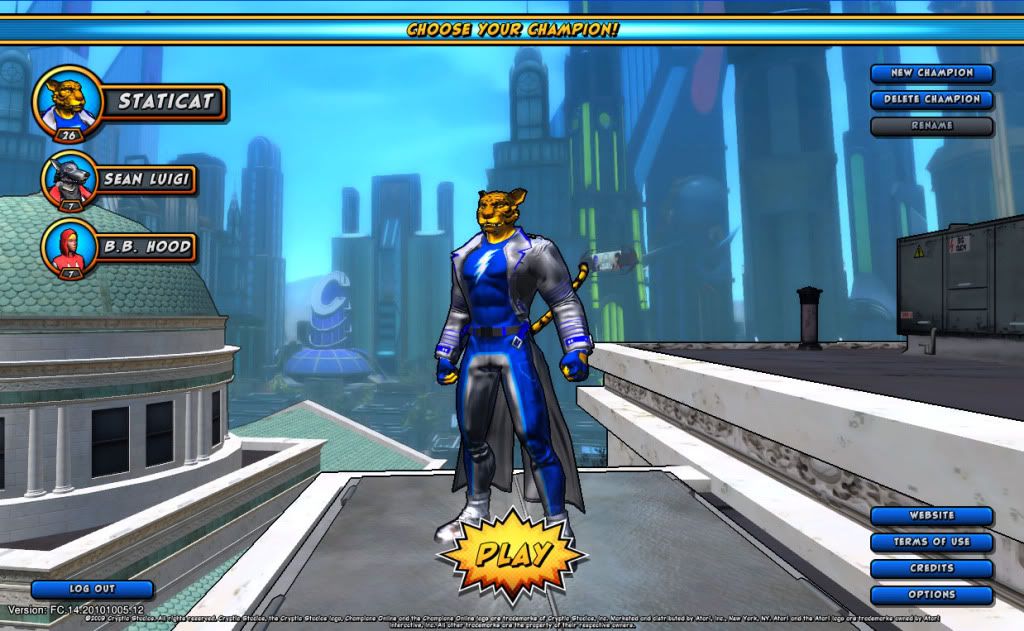Screen dimensions: 1024x631
Task: View the Terms of Use
Action: 931,542
